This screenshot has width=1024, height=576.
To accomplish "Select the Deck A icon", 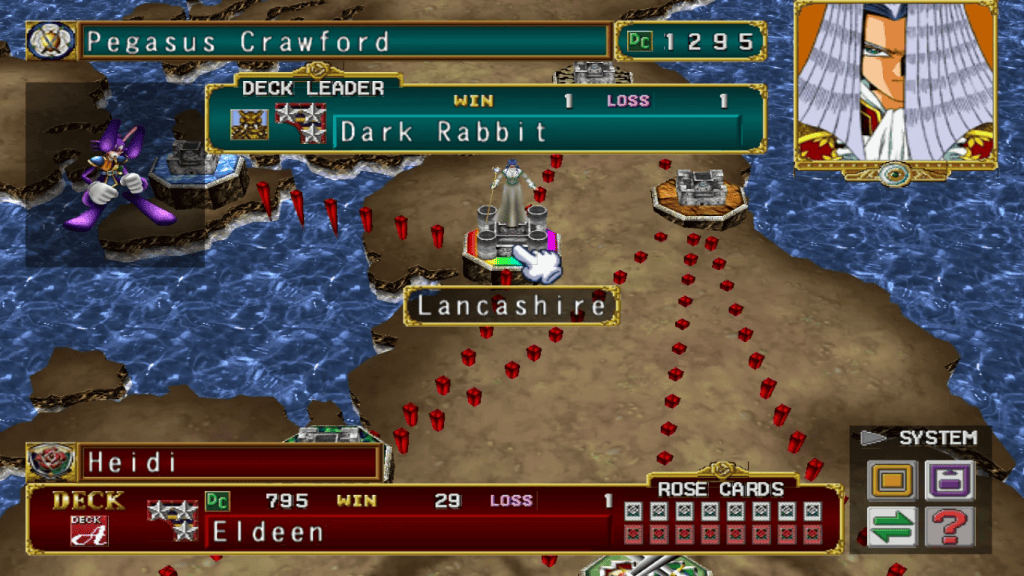I will tap(89, 531).
